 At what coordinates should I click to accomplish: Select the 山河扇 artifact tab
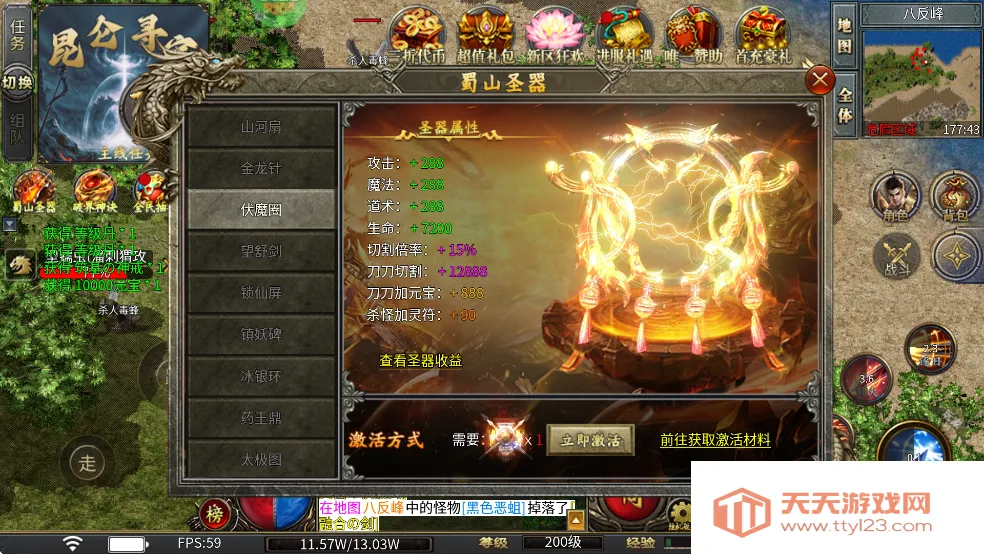(x=261, y=127)
